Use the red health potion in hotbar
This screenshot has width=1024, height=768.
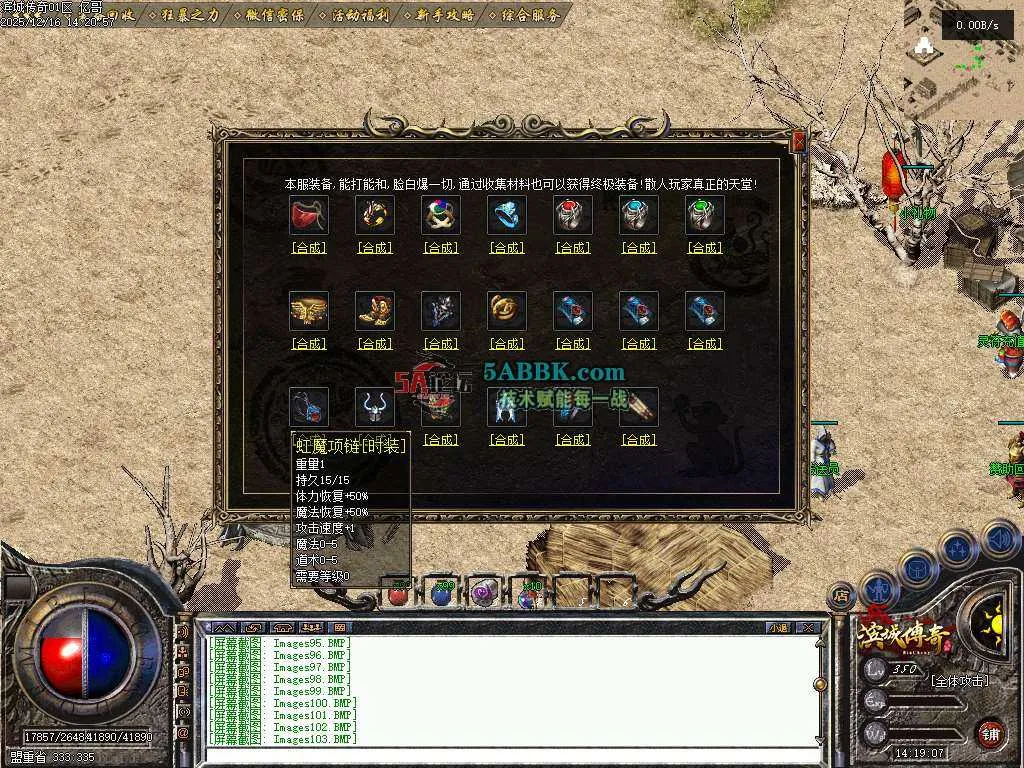[398, 594]
